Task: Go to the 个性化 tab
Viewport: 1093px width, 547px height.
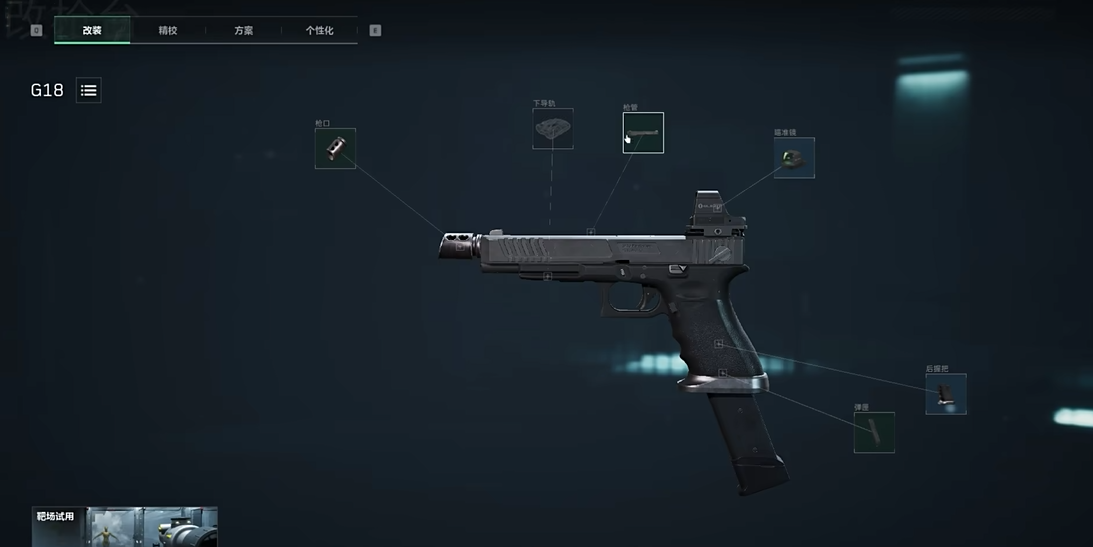Action: tap(319, 30)
